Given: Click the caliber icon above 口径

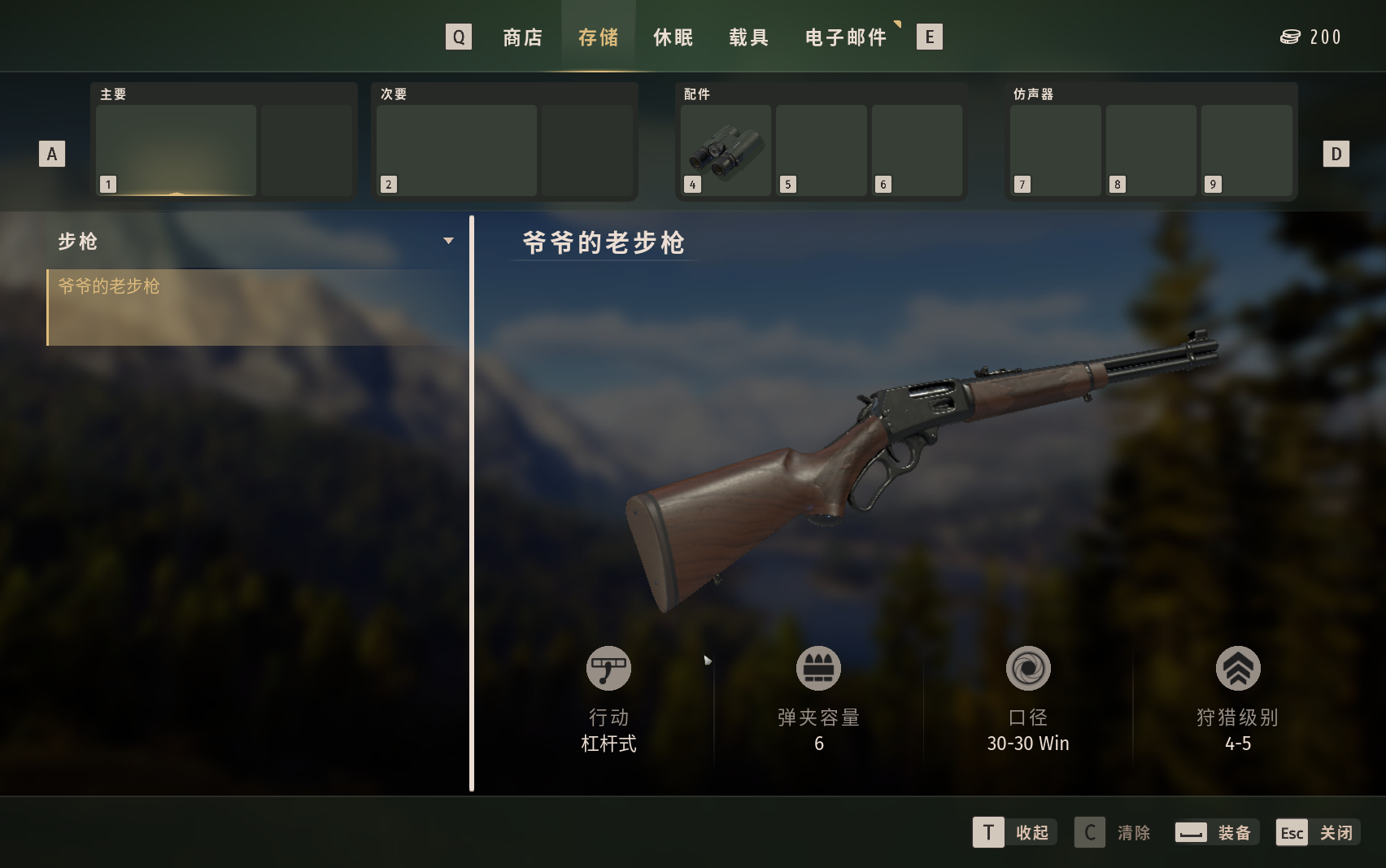Looking at the screenshot, I should (1027, 668).
